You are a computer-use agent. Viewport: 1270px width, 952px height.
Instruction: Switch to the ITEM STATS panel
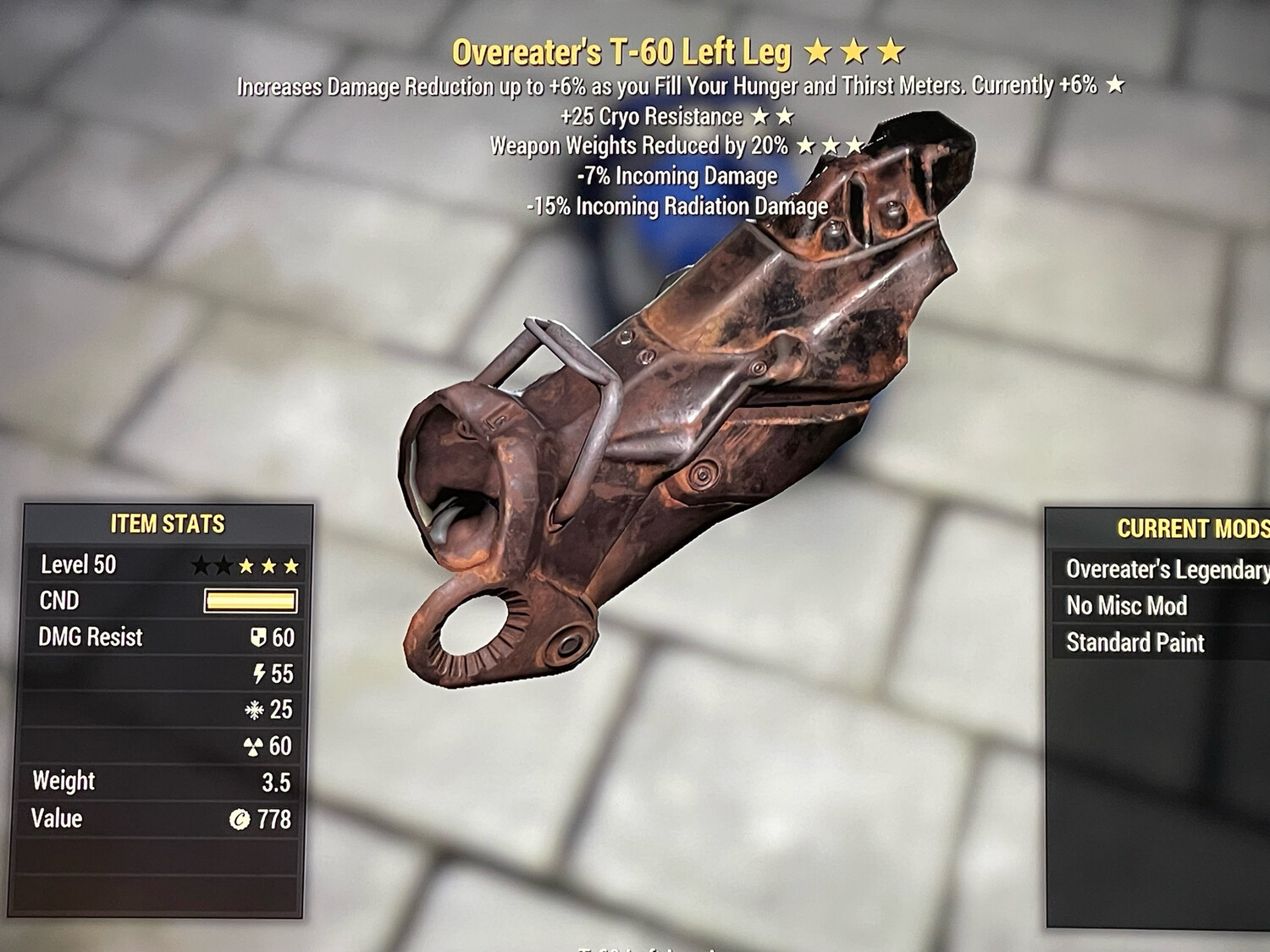coord(166,523)
